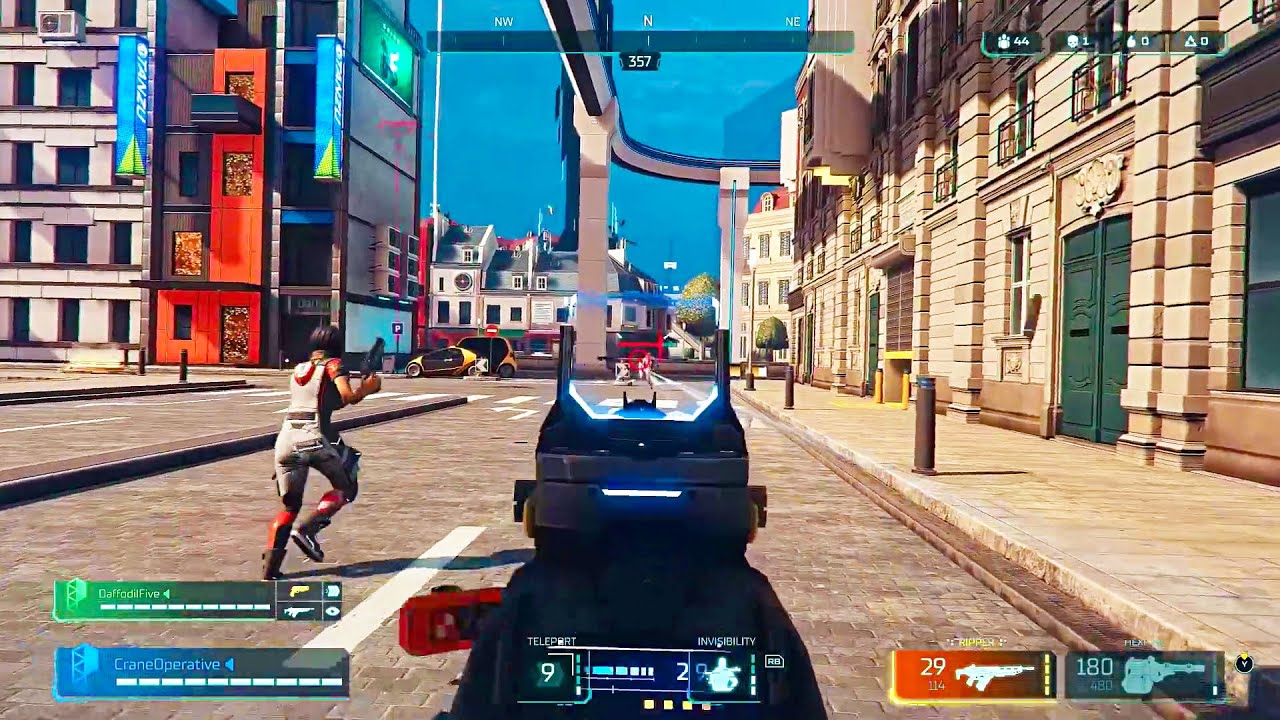
Task: Click the compass bar at the top
Action: point(640,41)
